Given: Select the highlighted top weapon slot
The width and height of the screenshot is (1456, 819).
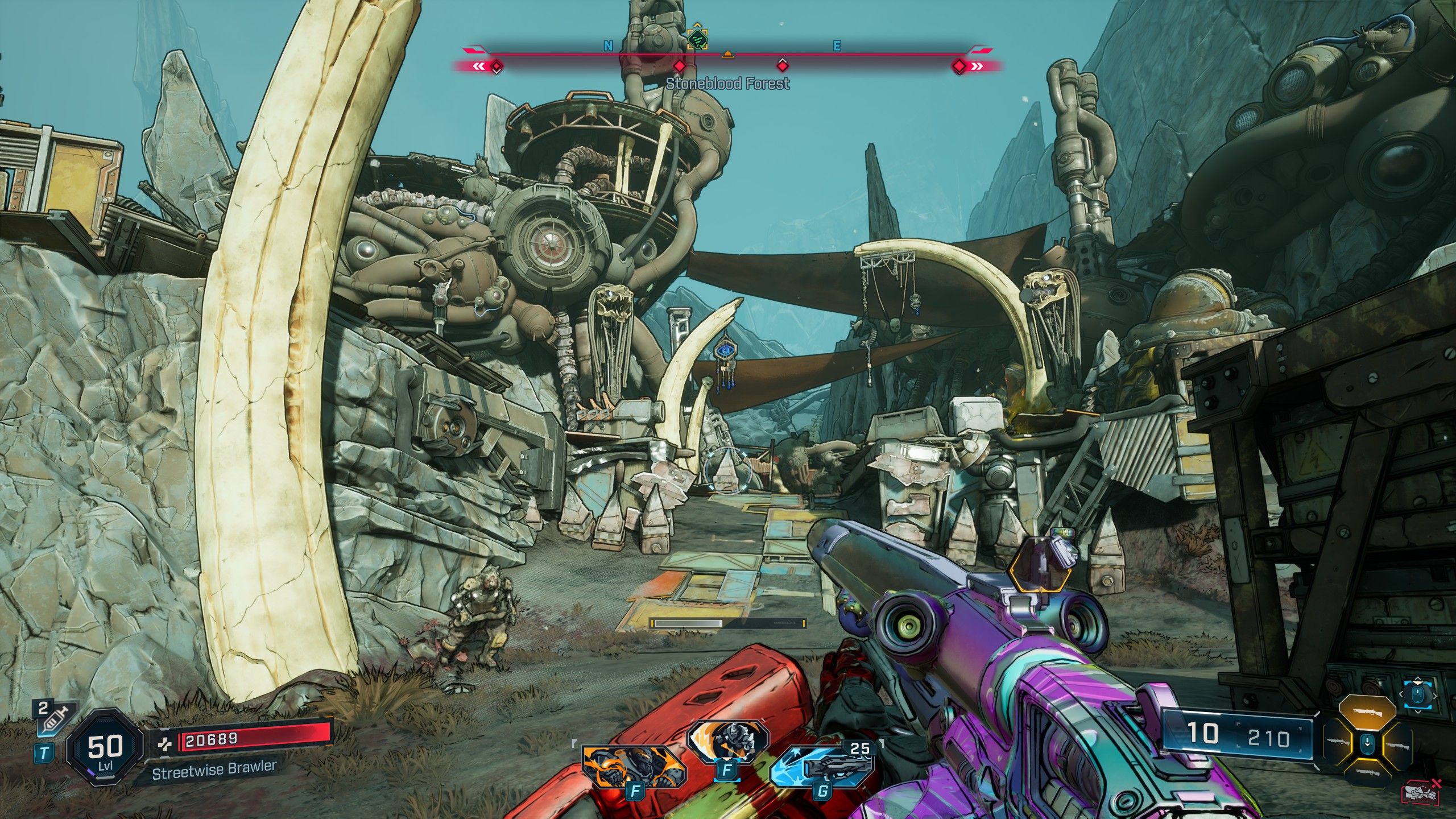Looking at the screenshot, I should pyautogui.click(x=1367, y=714).
